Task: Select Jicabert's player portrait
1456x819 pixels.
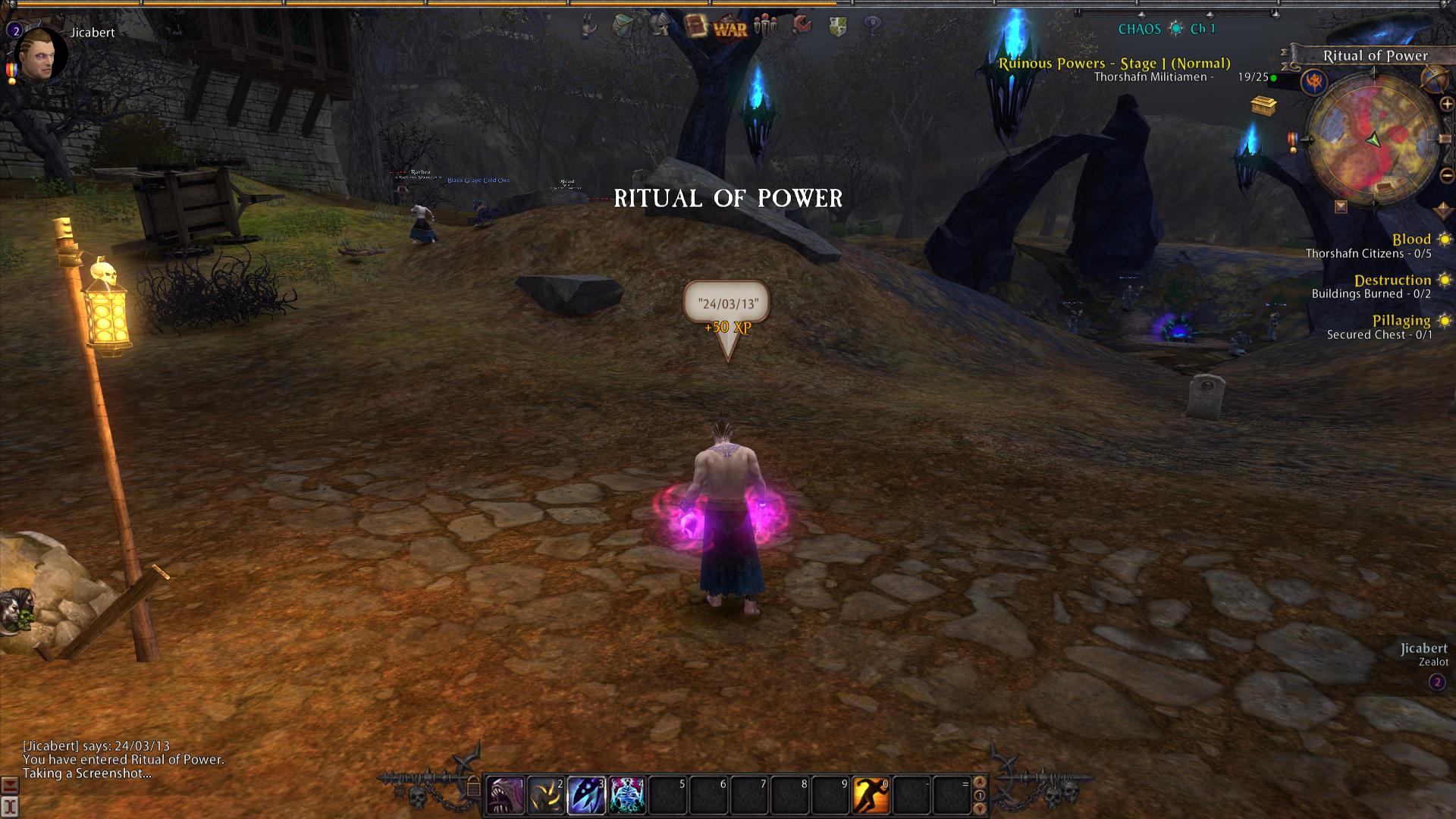Action: tap(40, 55)
